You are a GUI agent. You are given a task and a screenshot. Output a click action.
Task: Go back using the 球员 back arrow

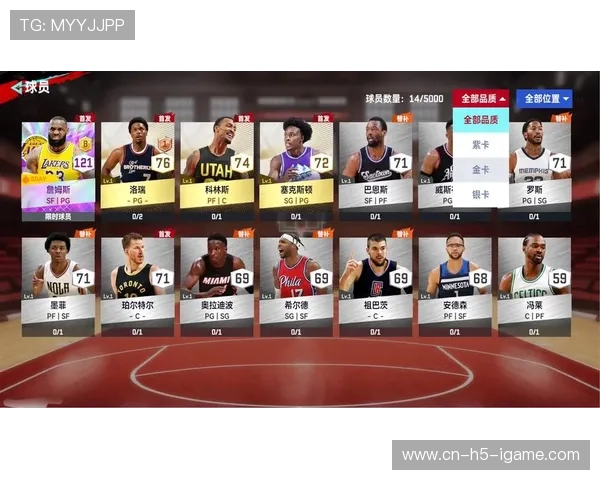(16, 88)
